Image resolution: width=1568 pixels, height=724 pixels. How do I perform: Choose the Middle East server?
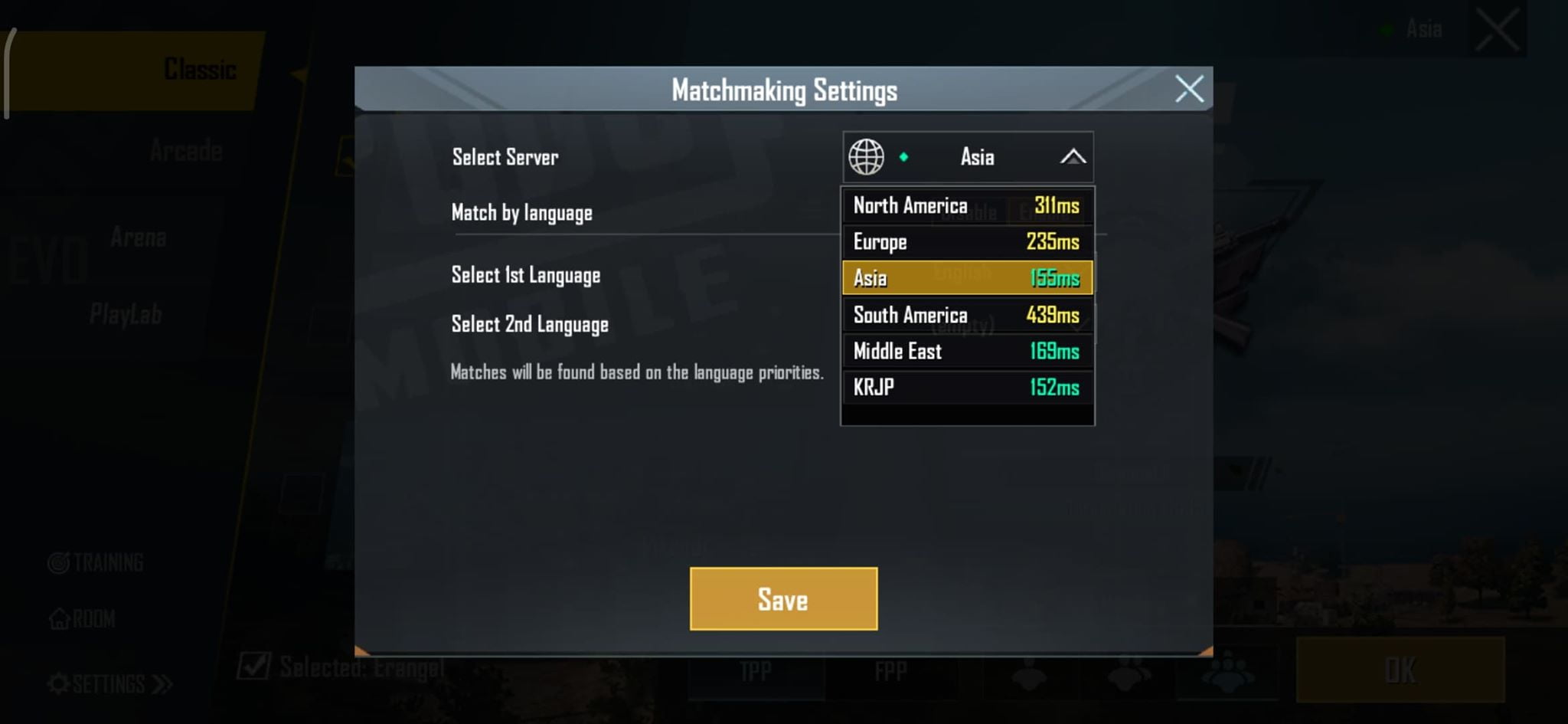pos(967,351)
